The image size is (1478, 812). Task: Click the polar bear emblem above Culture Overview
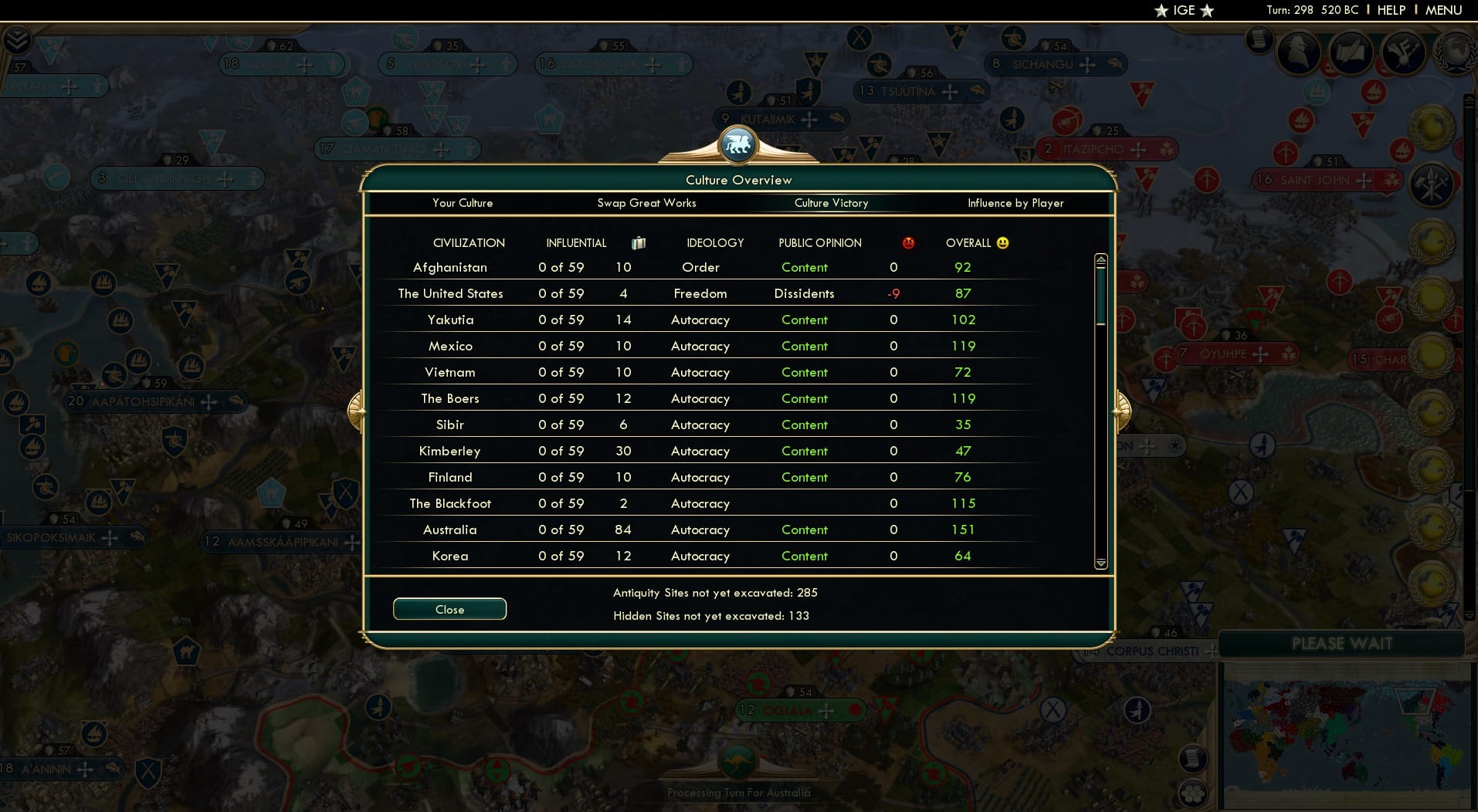[x=738, y=144]
